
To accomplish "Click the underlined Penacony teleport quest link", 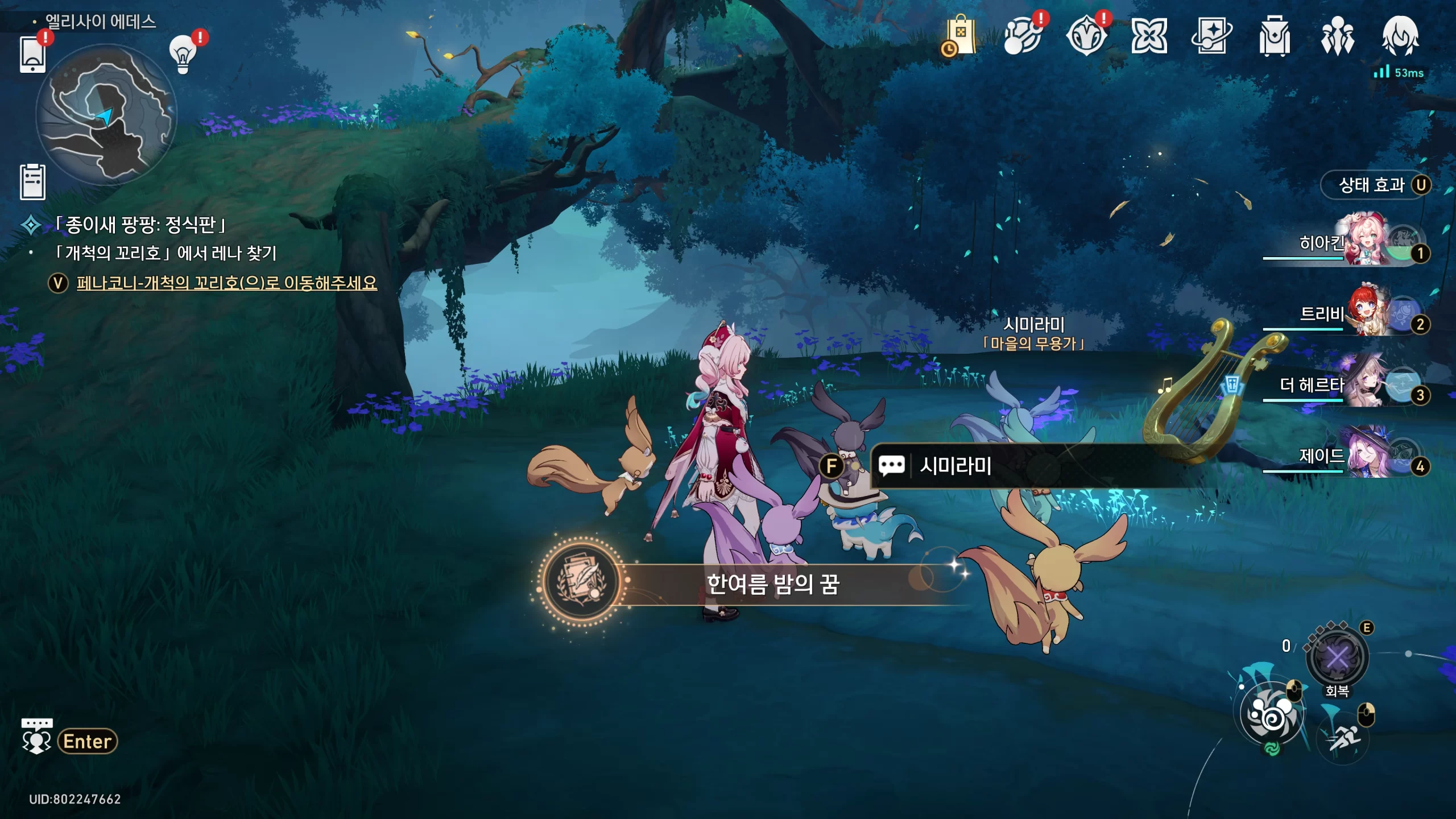I will [x=226, y=283].
